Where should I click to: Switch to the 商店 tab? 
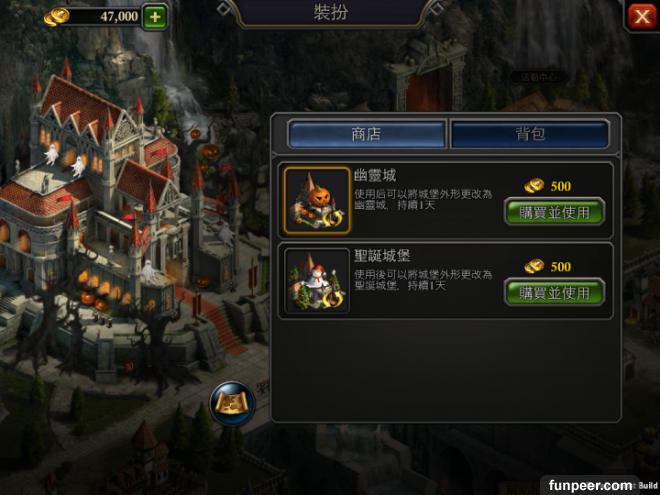click(366, 134)
